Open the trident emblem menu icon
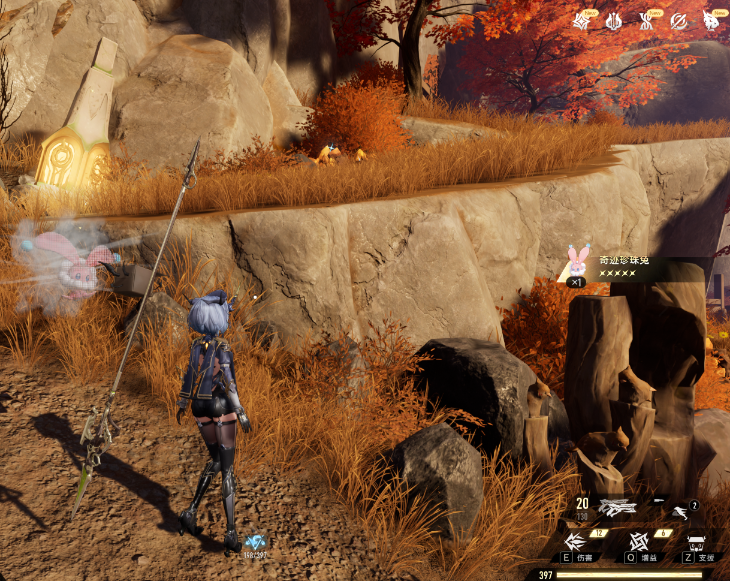The image size is (730, 581). pos(613,20)
